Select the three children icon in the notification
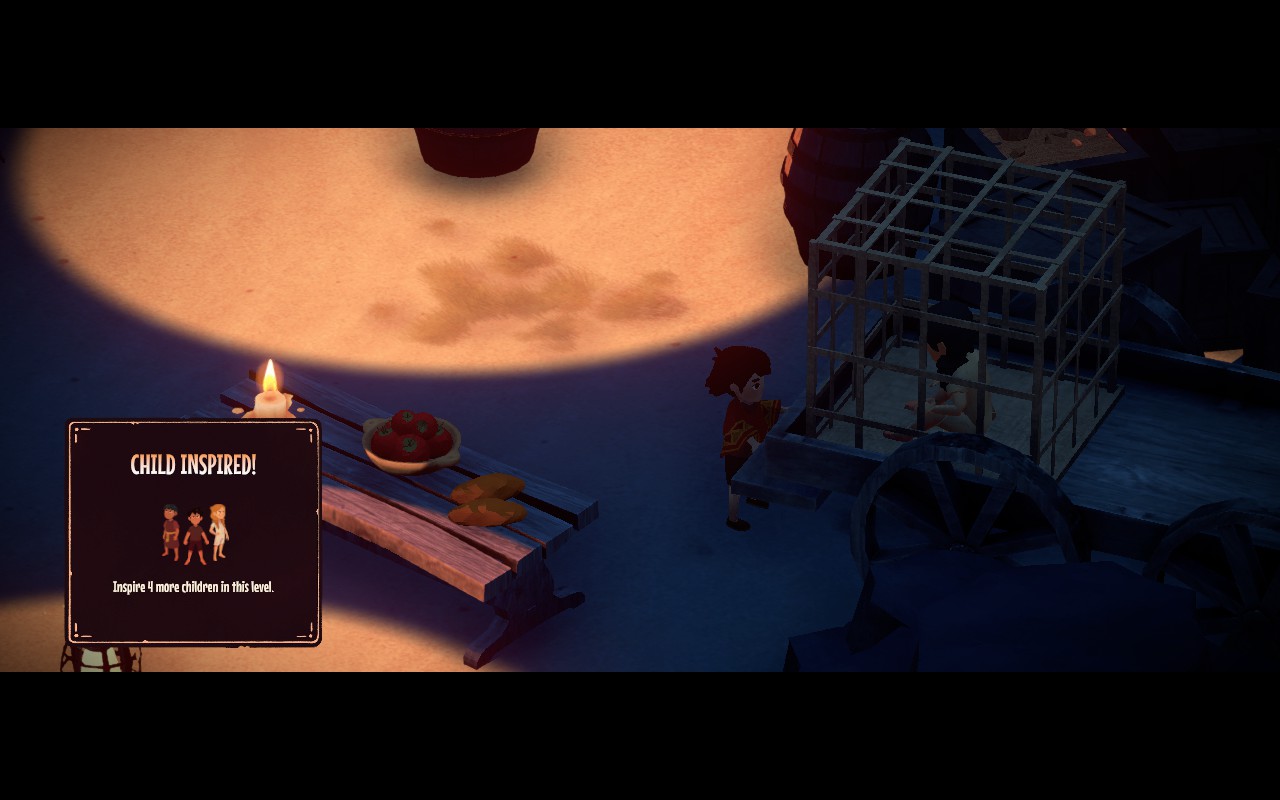 pyautogui.click(x=194, y=532)
